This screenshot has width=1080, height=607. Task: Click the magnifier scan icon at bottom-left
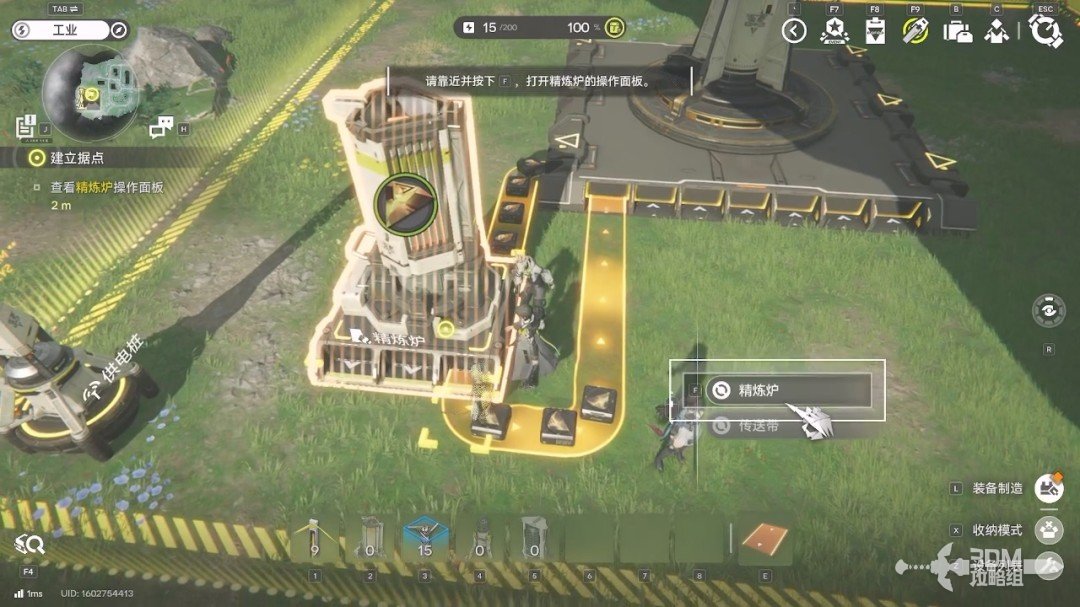pyautogui.click(x=29, y=545)
